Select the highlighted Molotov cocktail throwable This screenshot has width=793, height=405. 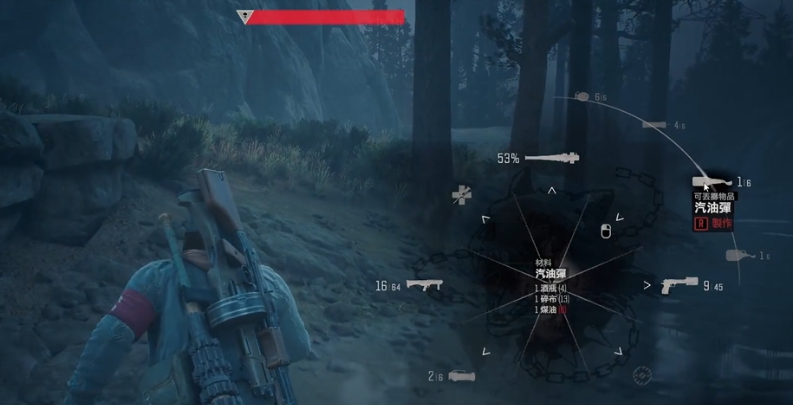pyautogui.click(x=712, y=182)
